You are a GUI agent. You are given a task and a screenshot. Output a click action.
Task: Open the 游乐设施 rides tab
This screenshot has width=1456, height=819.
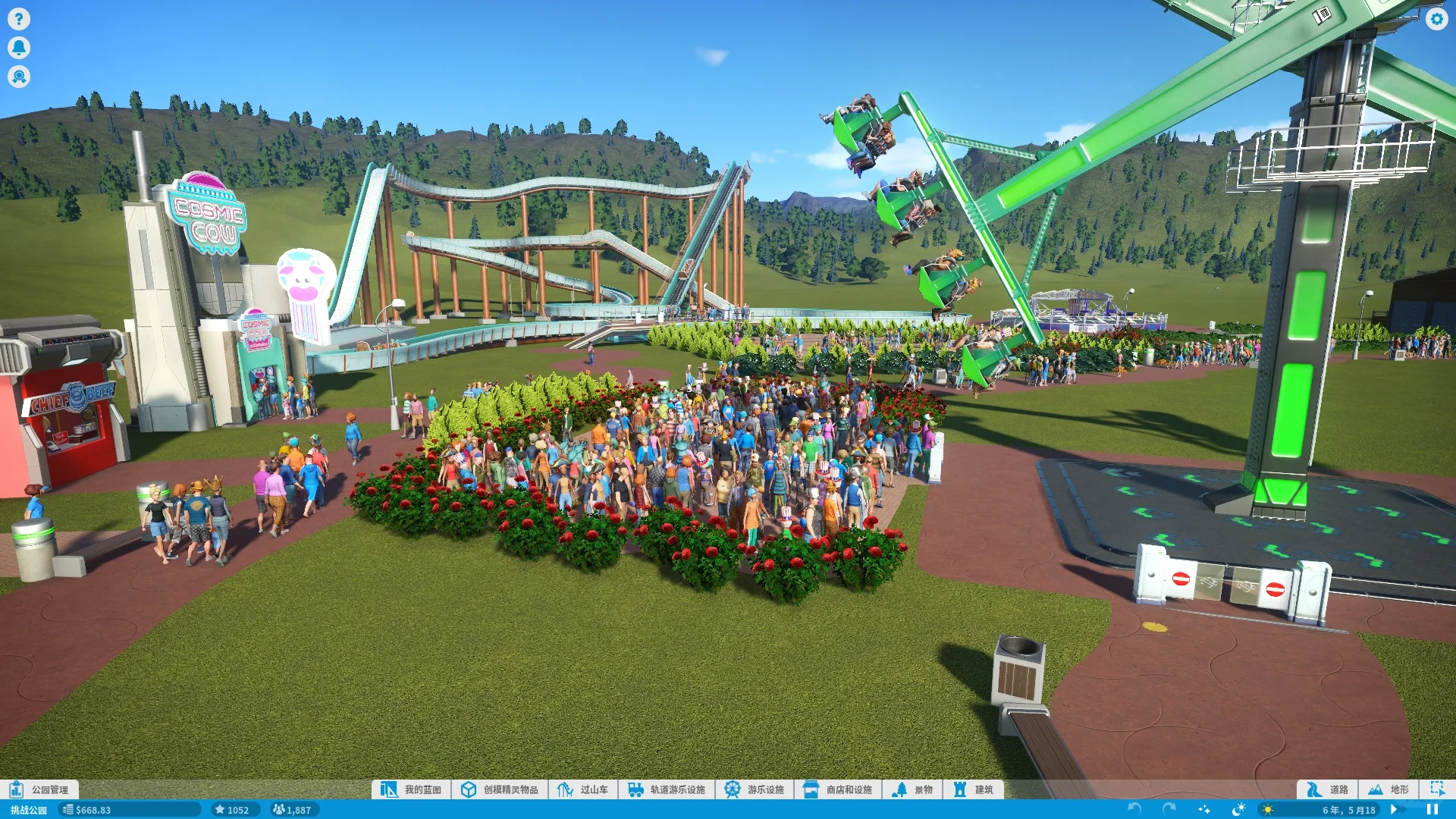click(755, 789)
